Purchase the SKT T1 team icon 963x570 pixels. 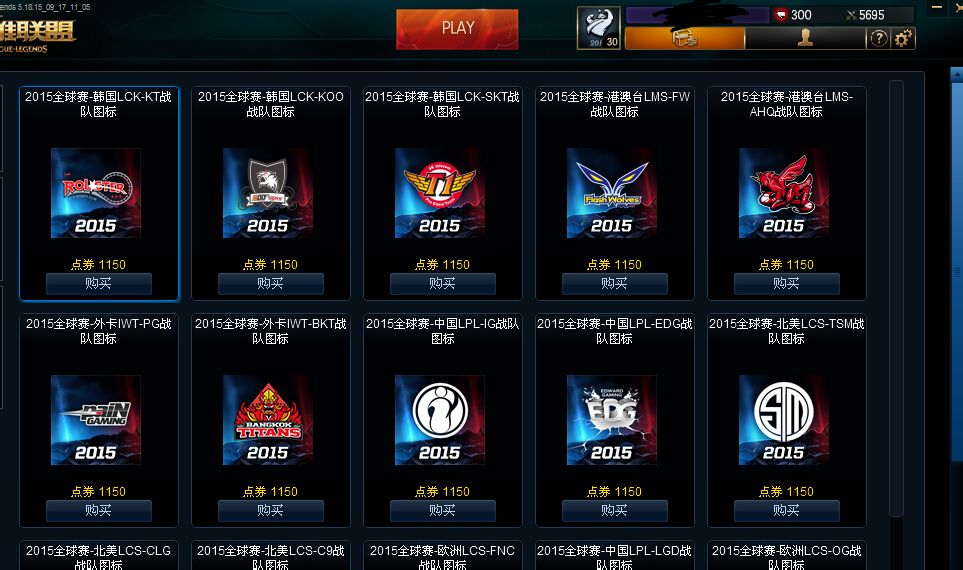pos(443,284)
